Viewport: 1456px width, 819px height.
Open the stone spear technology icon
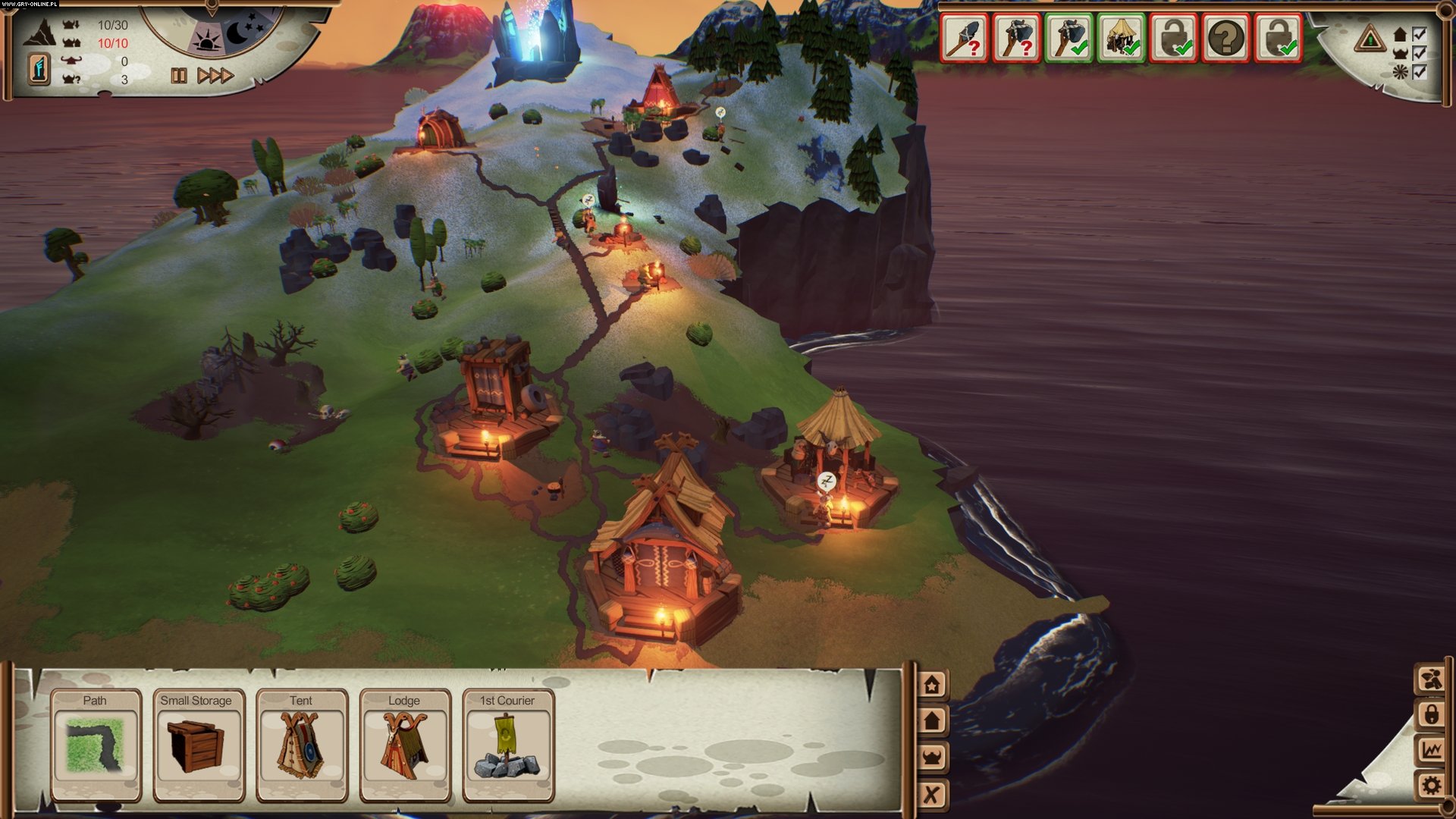(x=964, y=38)
